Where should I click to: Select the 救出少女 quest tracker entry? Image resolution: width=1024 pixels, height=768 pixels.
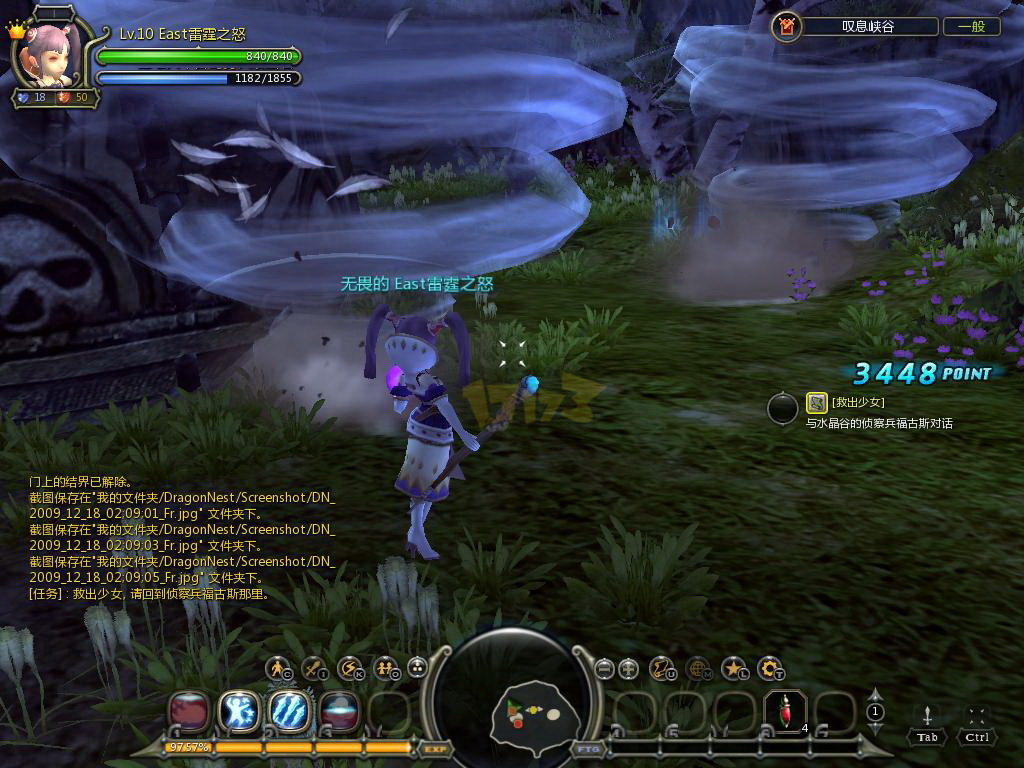coord(858,403)
